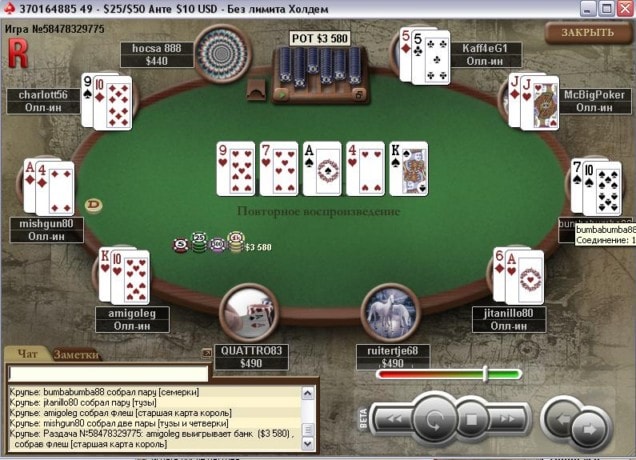Click the replay speed slider handle
The image size is (636, 460).
[x=485, y=374]
